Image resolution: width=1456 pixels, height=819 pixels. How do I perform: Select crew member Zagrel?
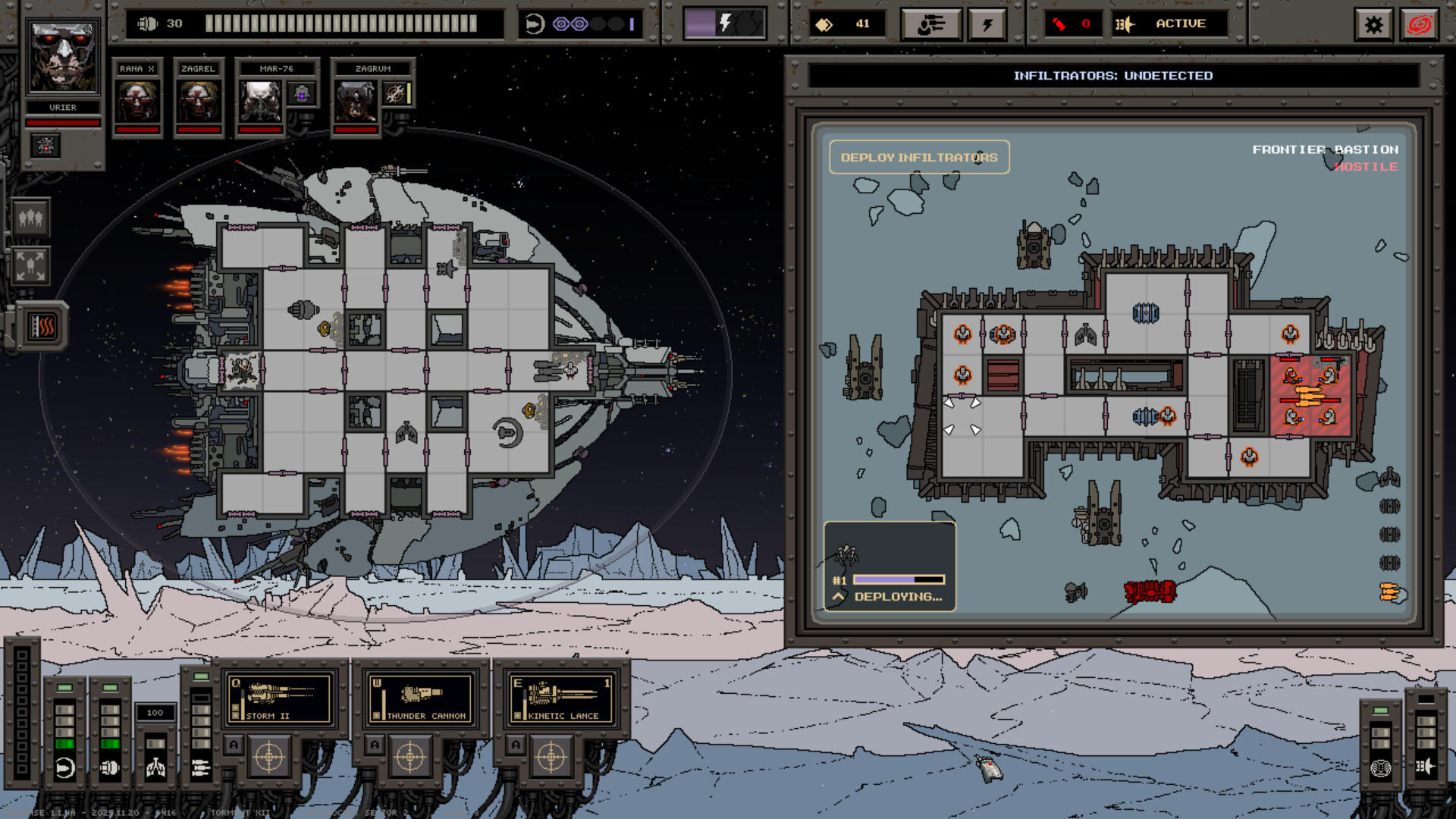pos(198,100)
